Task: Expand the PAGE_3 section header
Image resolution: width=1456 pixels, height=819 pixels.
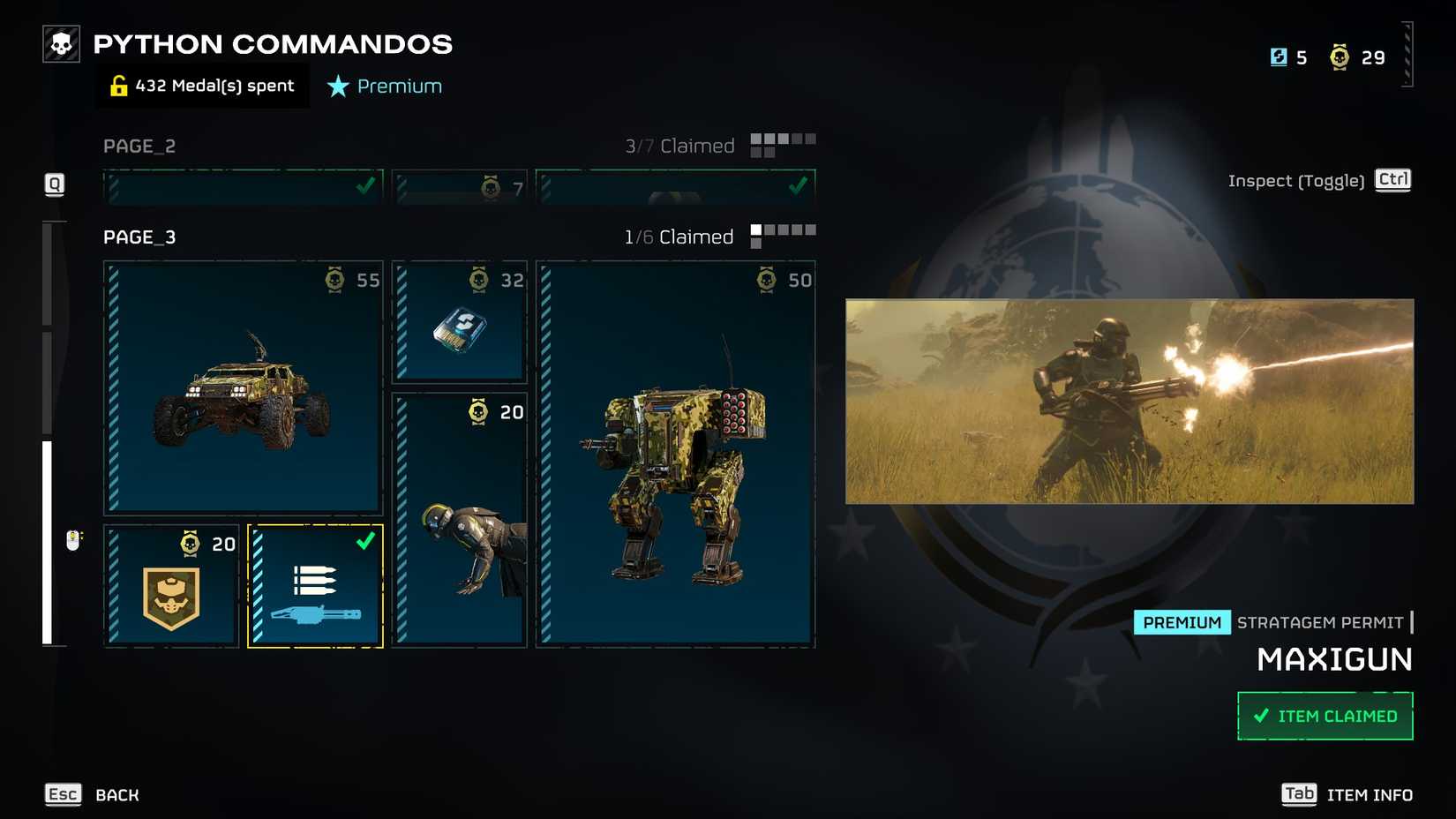Action: coord(139,237)
